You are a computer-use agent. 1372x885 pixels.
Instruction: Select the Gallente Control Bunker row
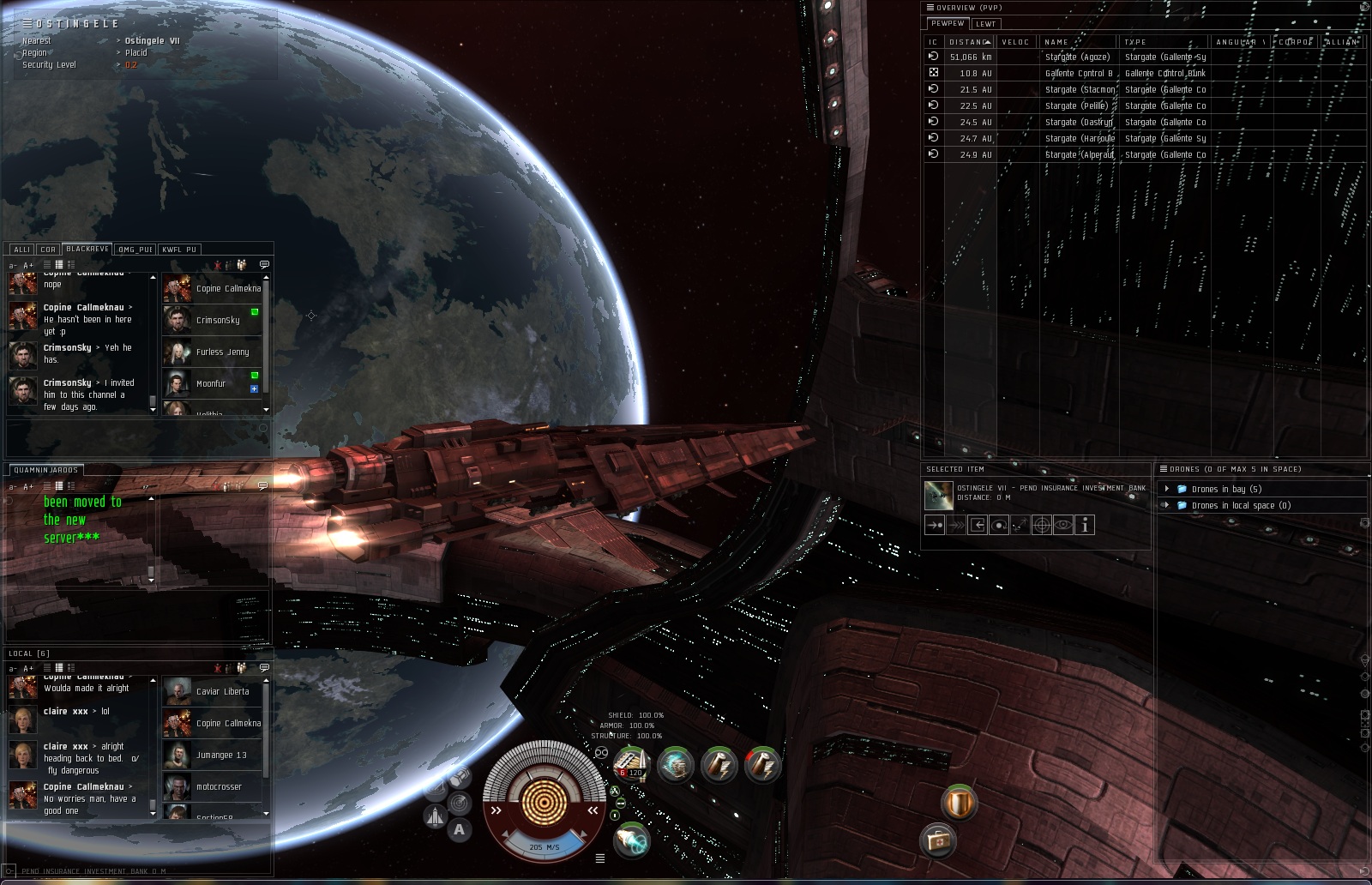[1079, 74]
